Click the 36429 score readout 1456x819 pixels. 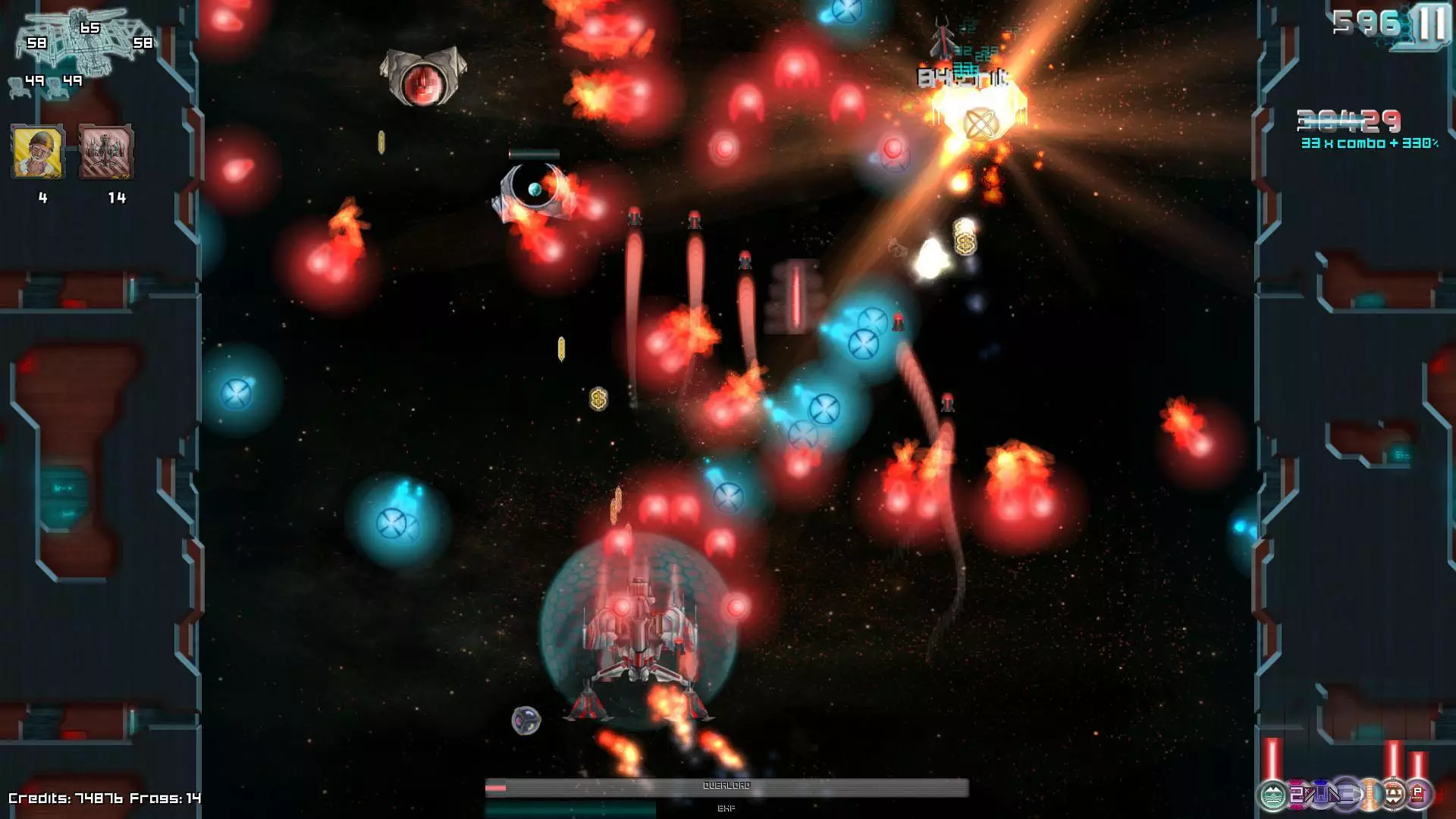pos(1350,120)
